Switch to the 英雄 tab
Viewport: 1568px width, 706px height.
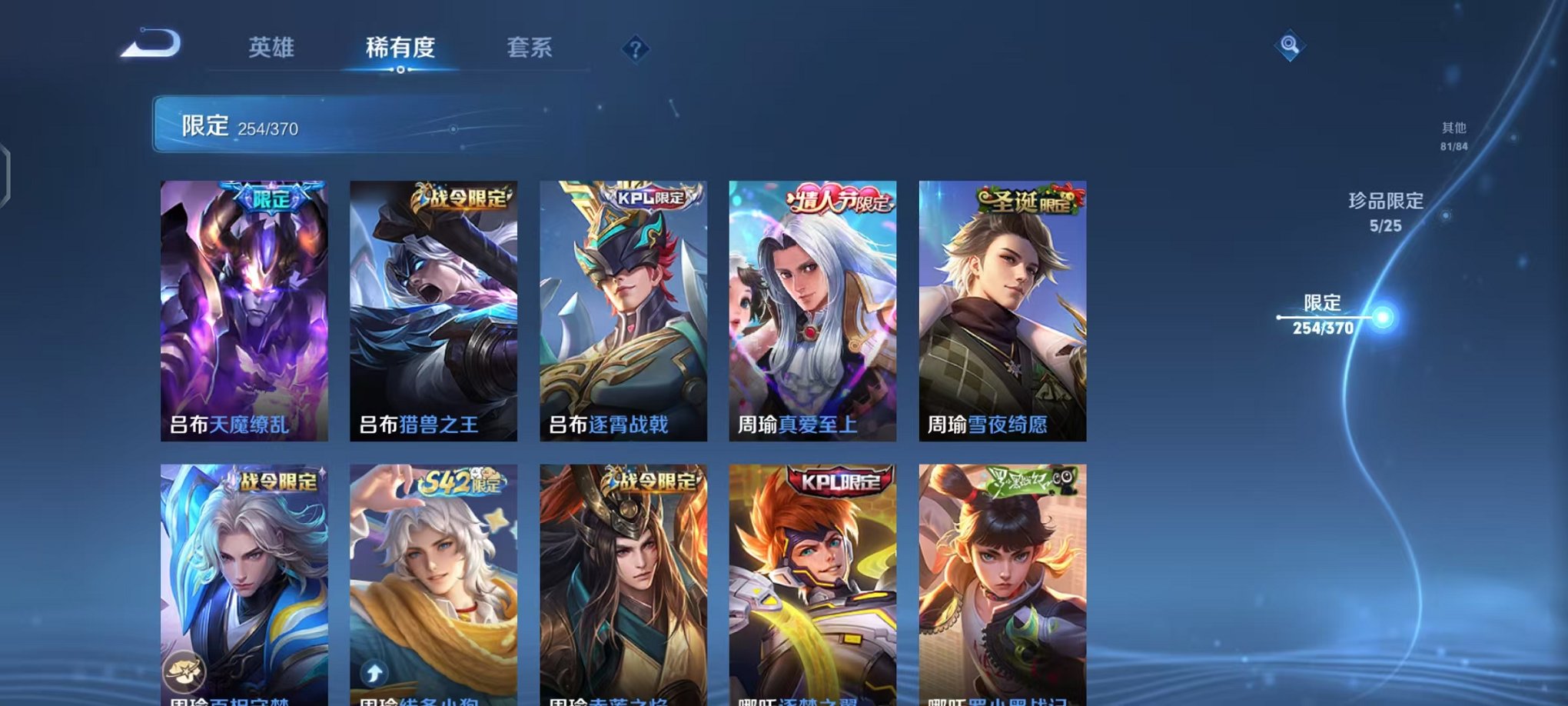[x=273, y=48]
